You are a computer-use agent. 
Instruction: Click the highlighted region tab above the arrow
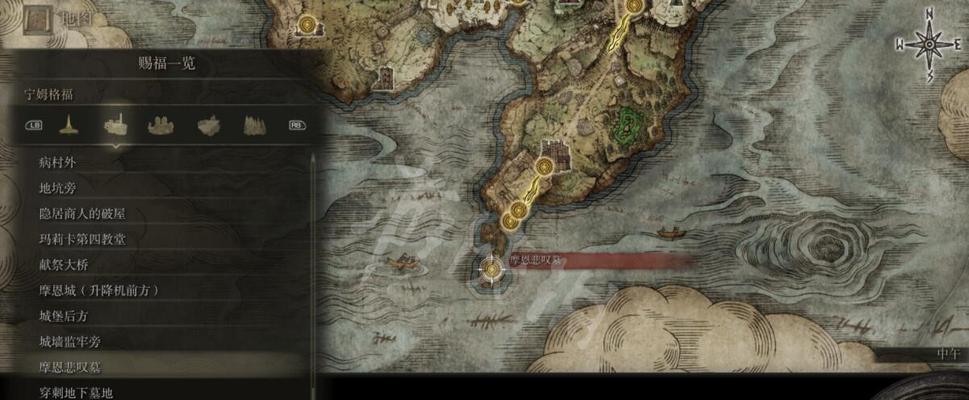pyautogui.click(x=115, y=125)
